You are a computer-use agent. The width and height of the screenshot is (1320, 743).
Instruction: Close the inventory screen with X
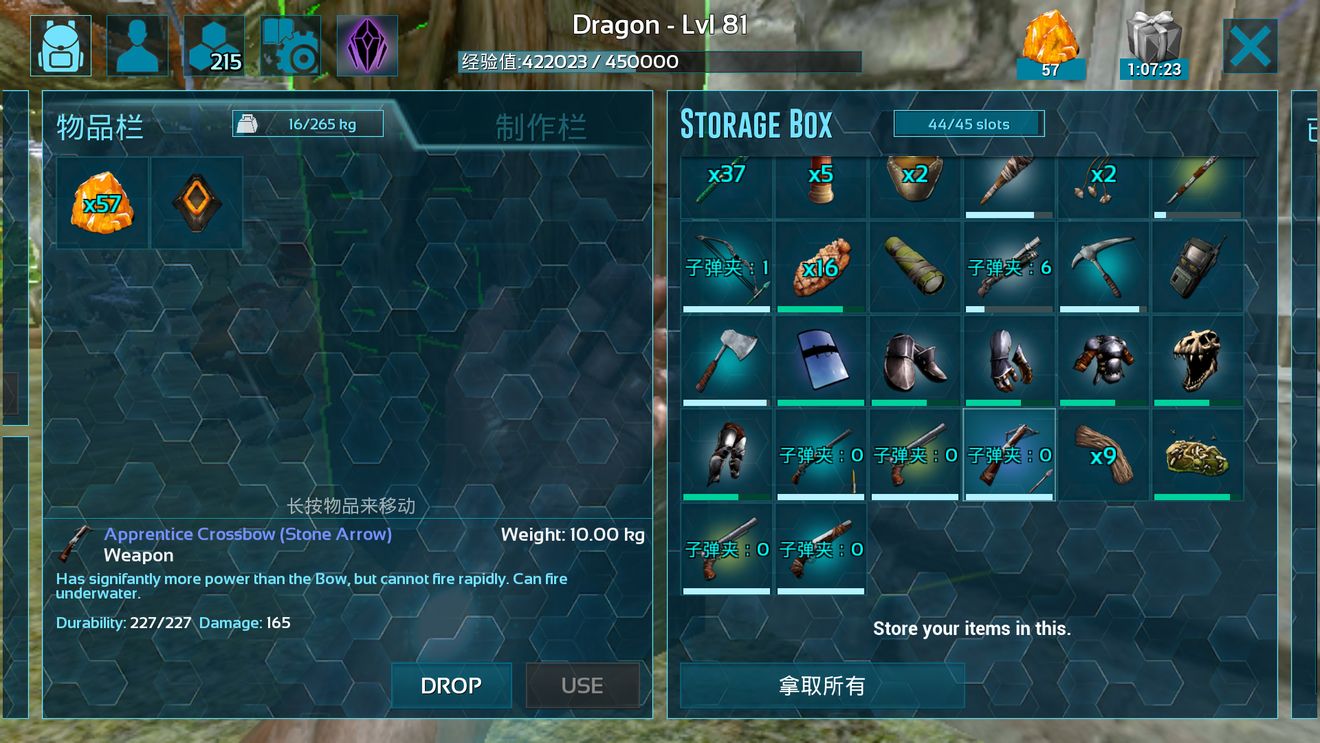tap(1249, 46)
